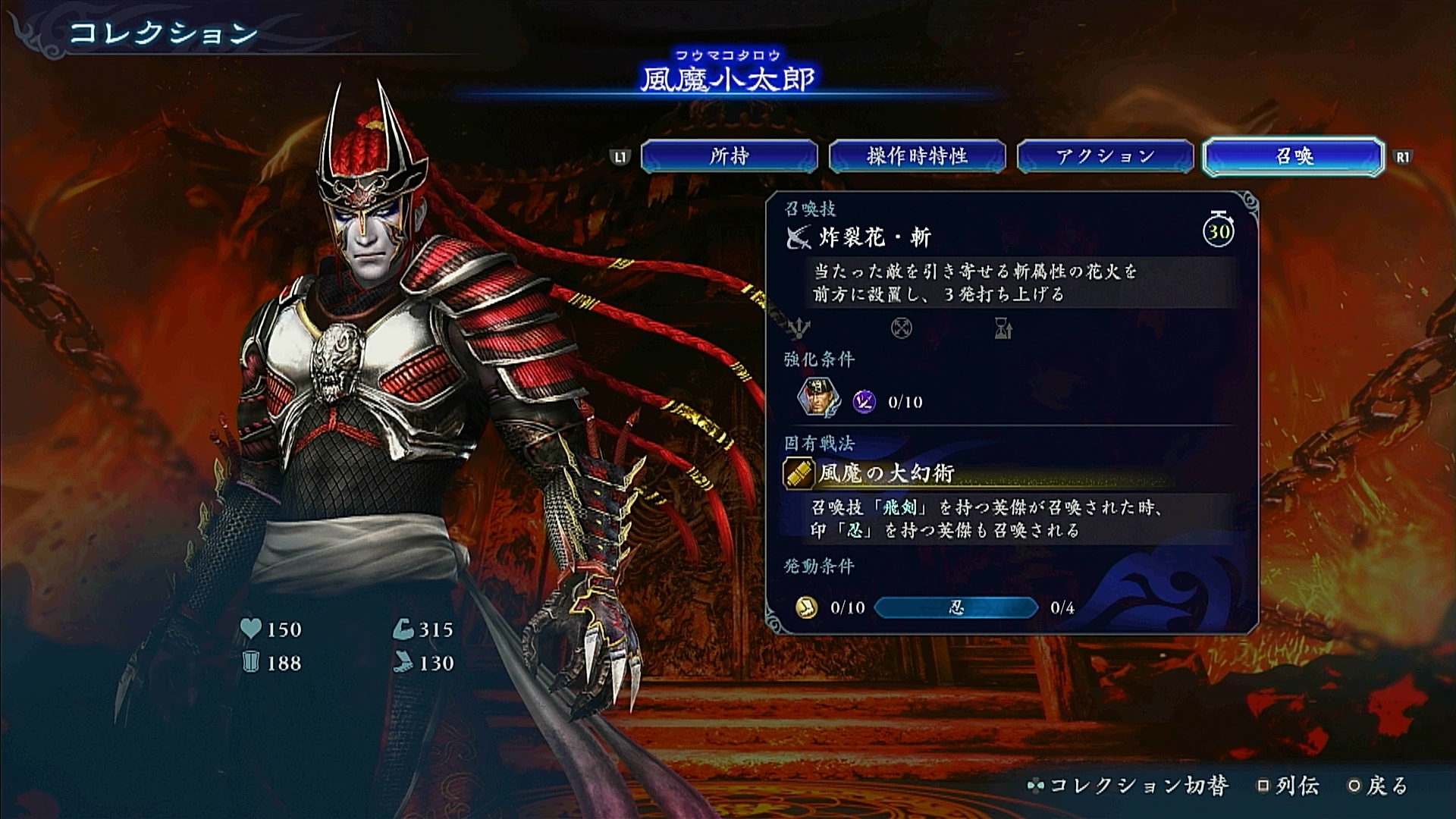Image resolution: width=1456 pixels, height=819 pixels.
Task: Show the 召喚 tab
Action: tap(1294, 156)
